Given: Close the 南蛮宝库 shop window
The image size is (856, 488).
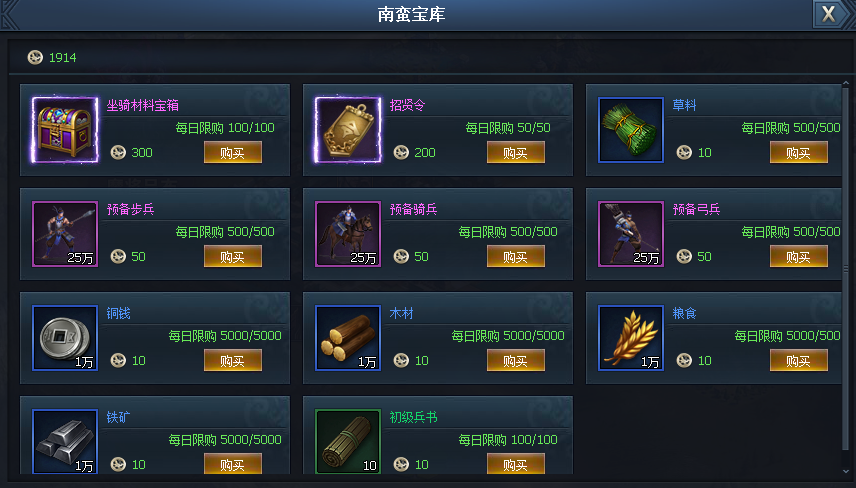Looking at the screenshot, I should pyautogui.click(x=827, y=13).
